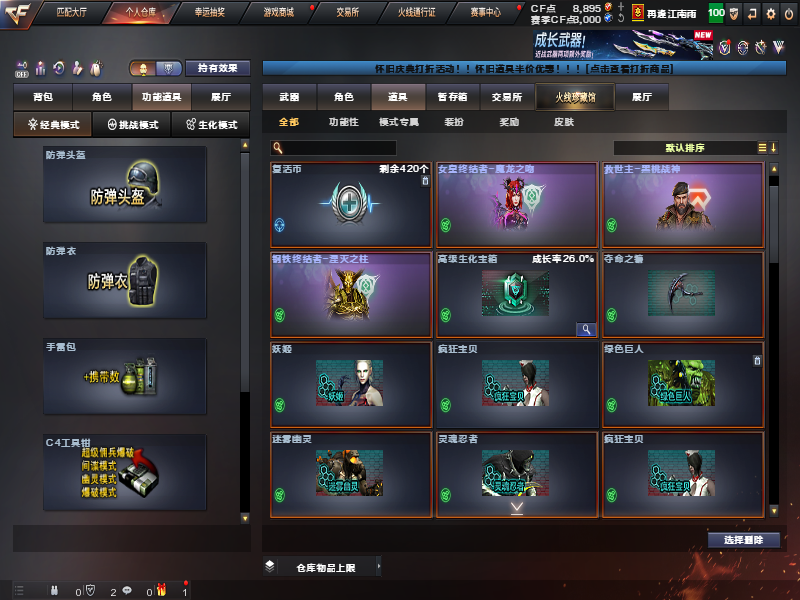Open the 武器 weapons warehouse tab
The width and height of the screenshot is (800, 600).
tap(289, 97)
